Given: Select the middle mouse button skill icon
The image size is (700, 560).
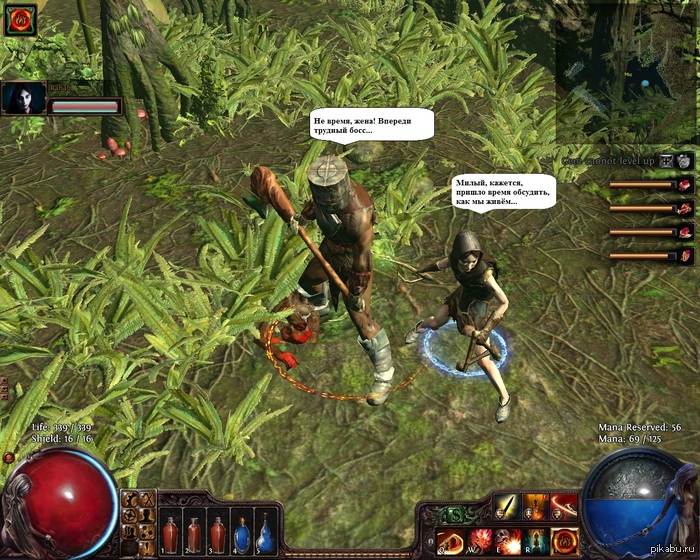Looking at the screenshot, I should tap(536, 507).
